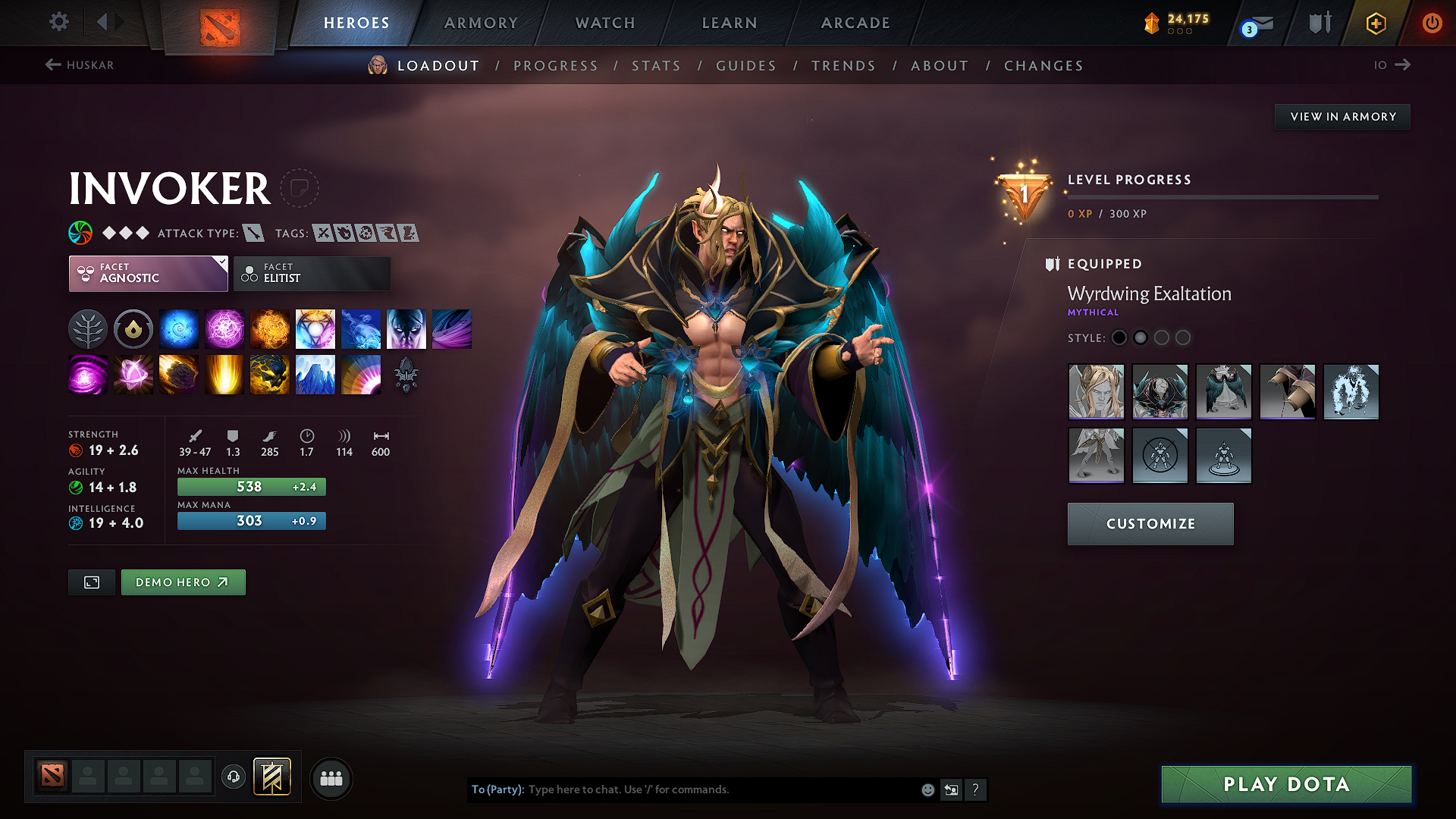Open the friends list people icon
The width and height of the screenshot is (1456, 819).
click(x=331, y=778)
